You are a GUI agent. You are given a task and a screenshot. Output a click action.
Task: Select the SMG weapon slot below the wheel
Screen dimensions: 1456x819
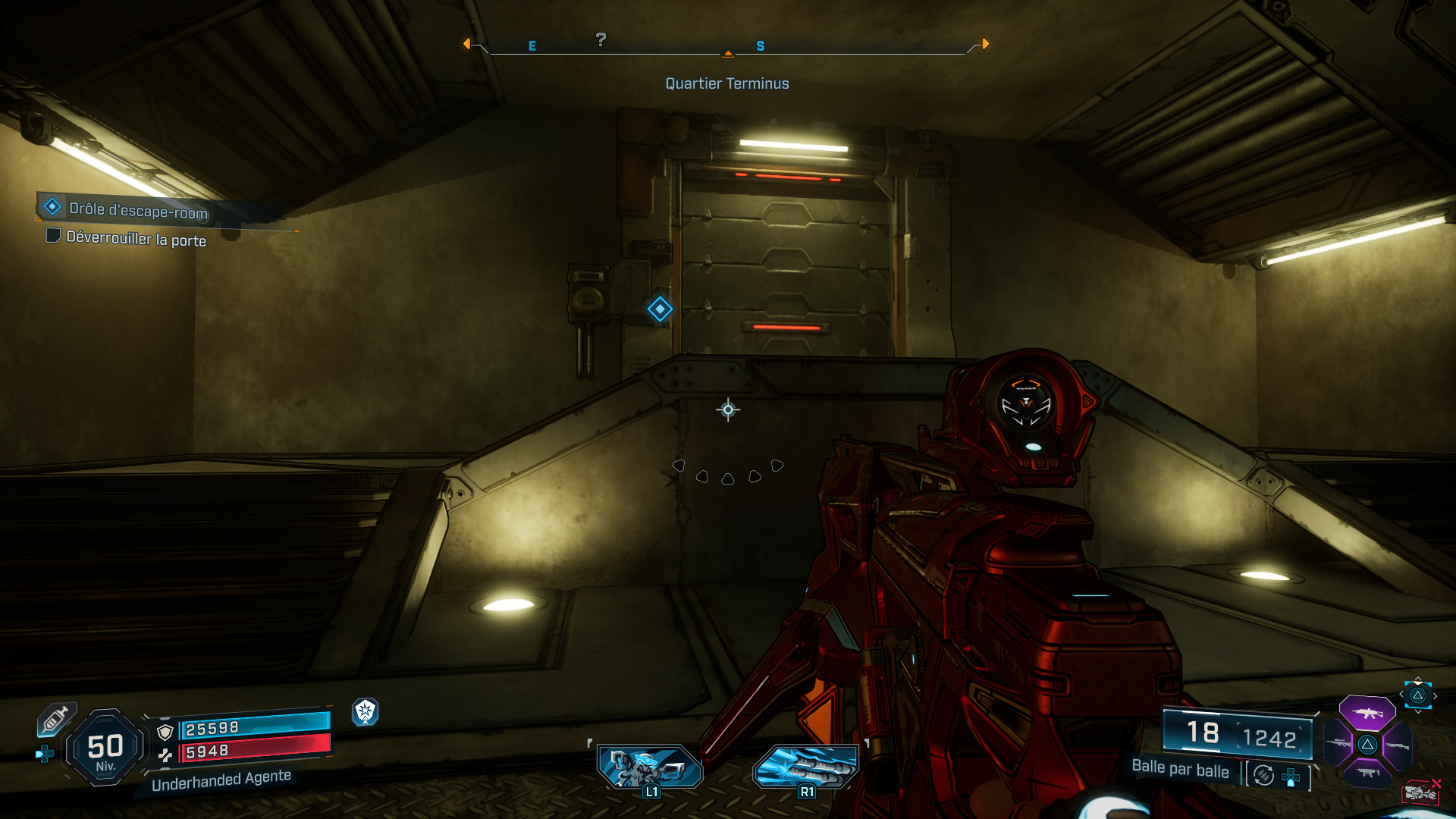[x=1367, y=772]
